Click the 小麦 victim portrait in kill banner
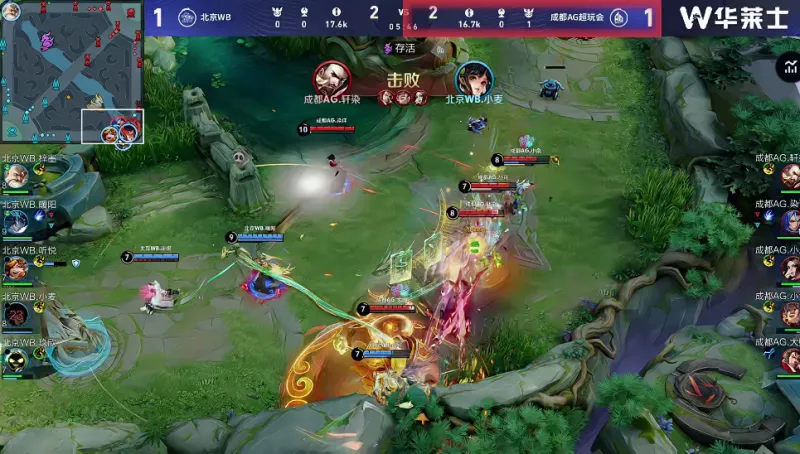 [472, 77]
